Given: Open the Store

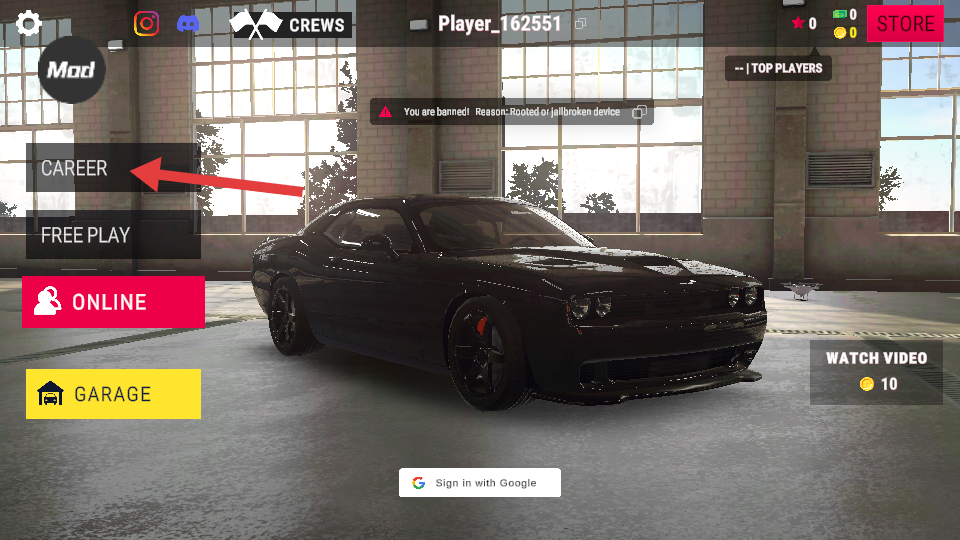Looking at the screenshot, I should (905, 24).
